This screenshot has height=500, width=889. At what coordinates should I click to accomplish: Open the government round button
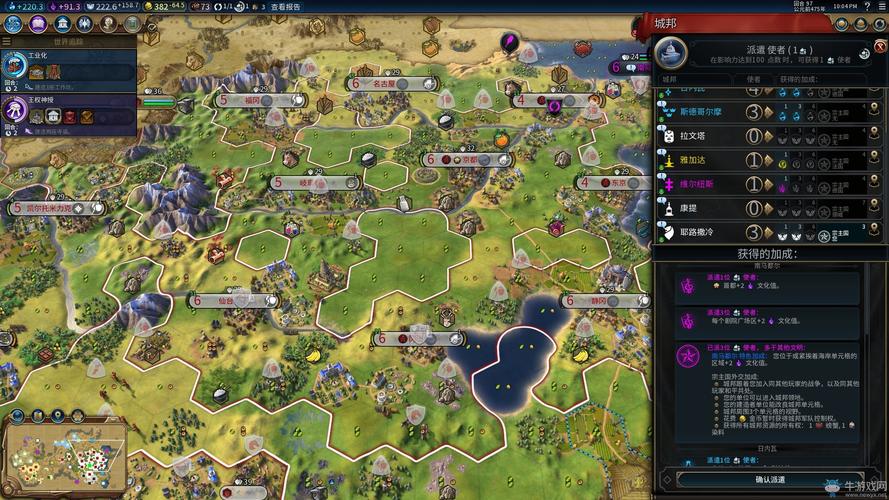point(61,23)
